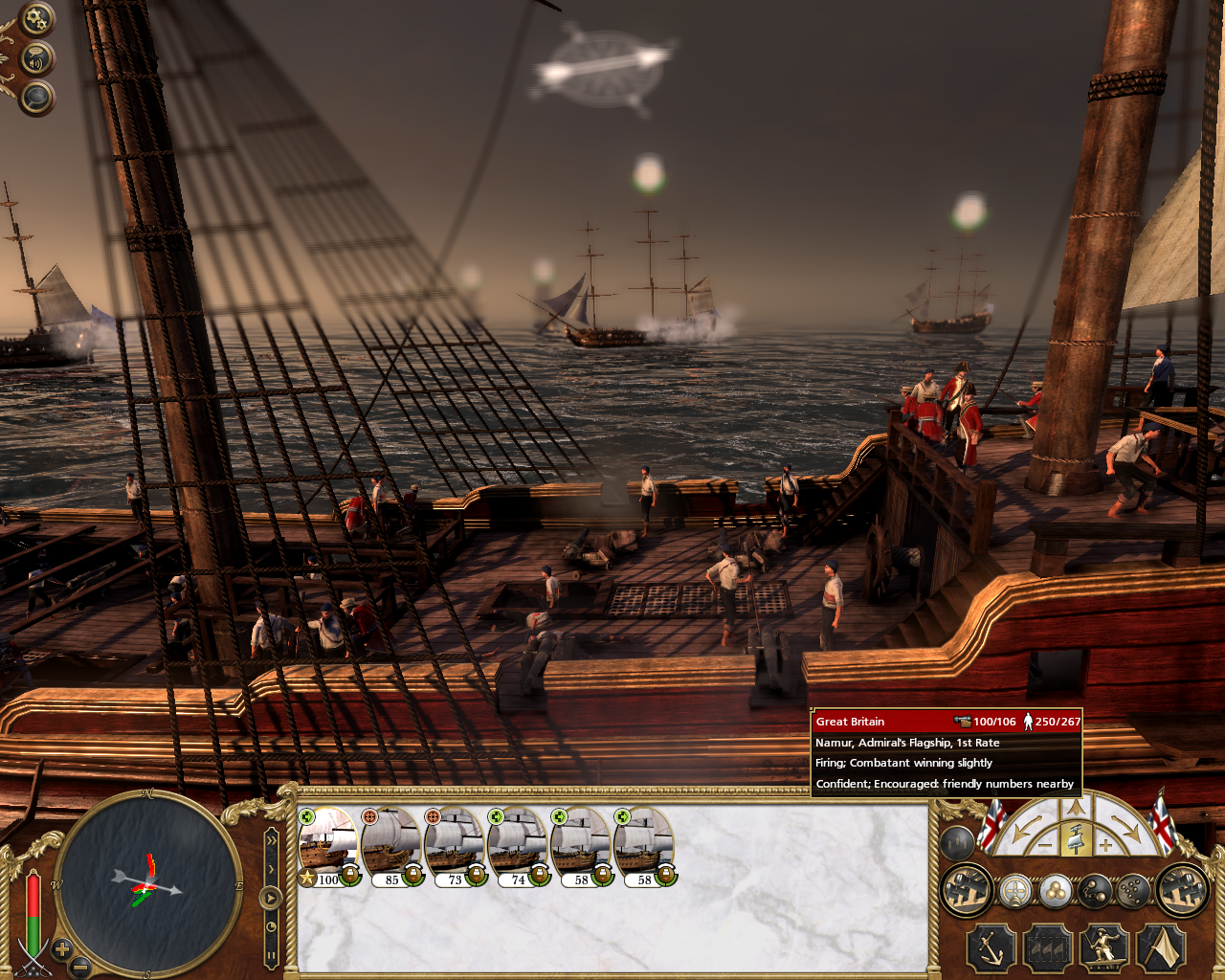Screen dimensions: 1225x980
Task: Click the speaker sound button
Action: point(36,60)
